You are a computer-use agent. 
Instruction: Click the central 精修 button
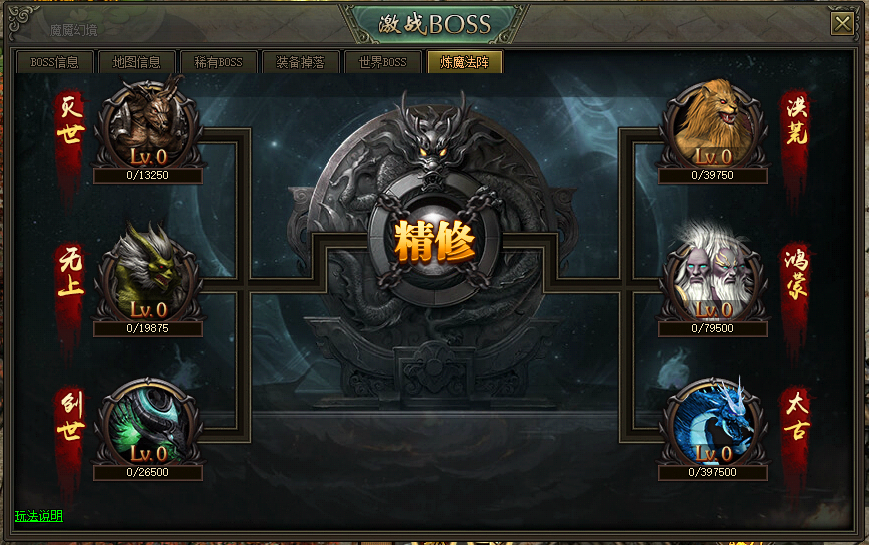click(434, 241)
